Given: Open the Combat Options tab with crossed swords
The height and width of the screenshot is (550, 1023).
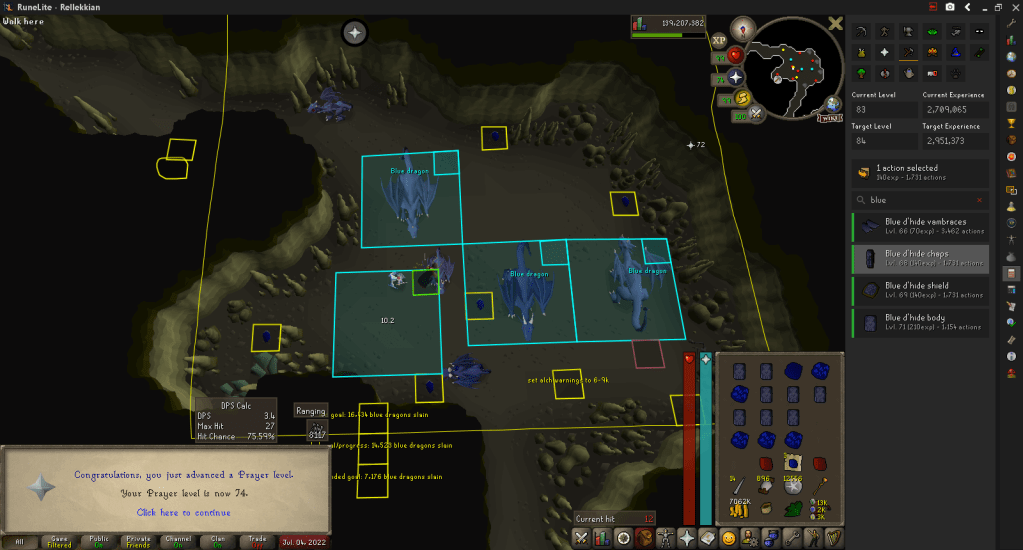Looking at the screenshot, I should click(x=581, y=538).
